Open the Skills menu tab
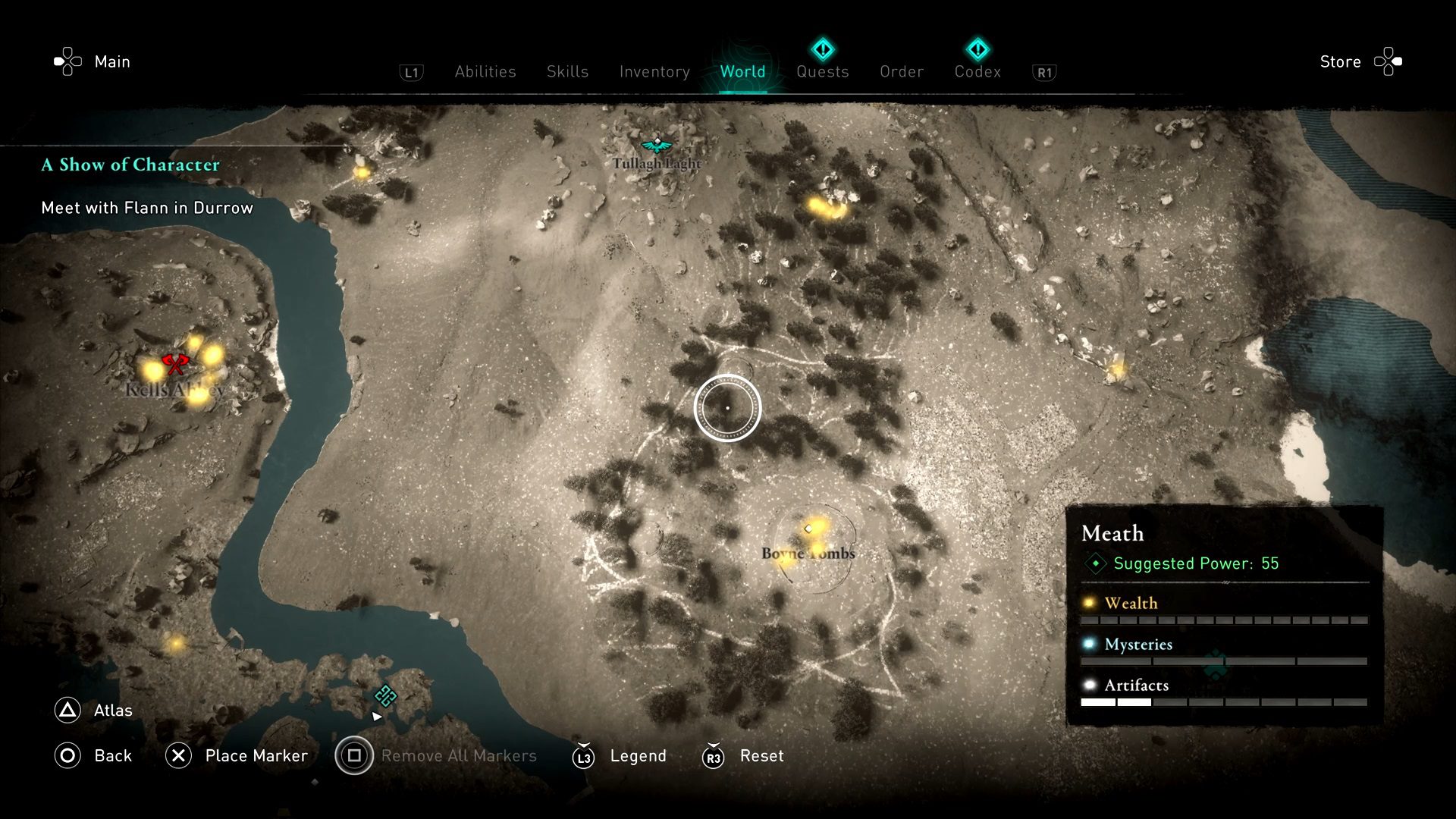Image resolution: width=1456 pixels, height=819 pixels. point(566,71)
